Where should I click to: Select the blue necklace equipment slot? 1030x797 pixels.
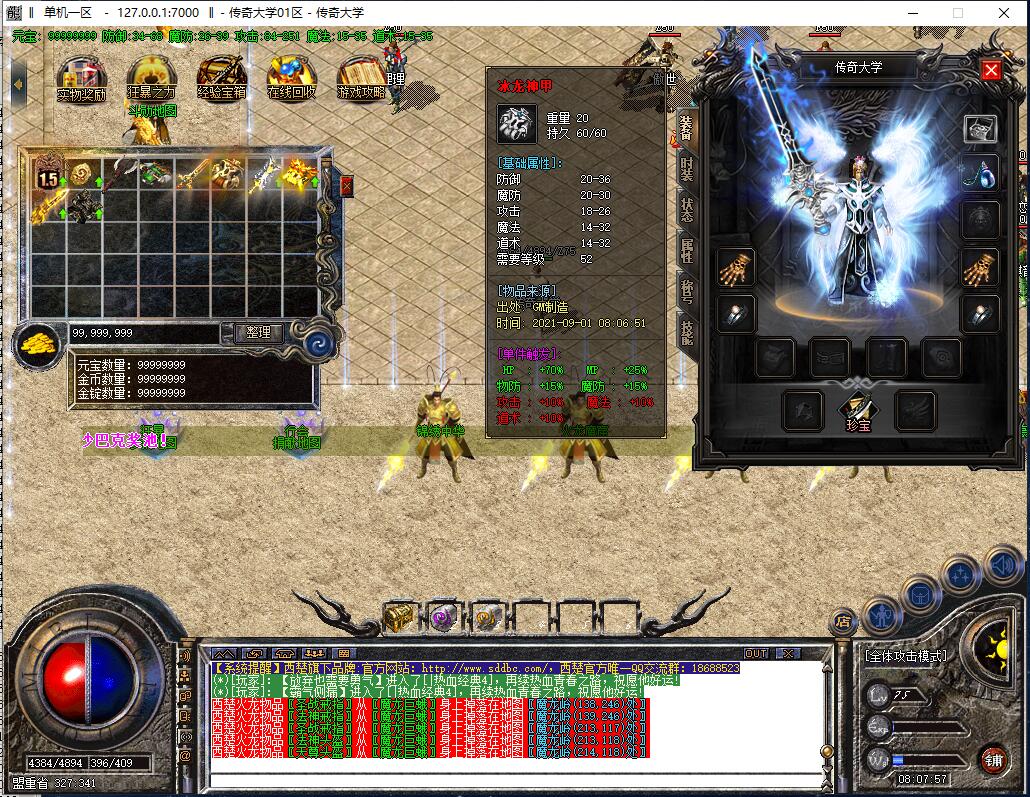point(980,174)
